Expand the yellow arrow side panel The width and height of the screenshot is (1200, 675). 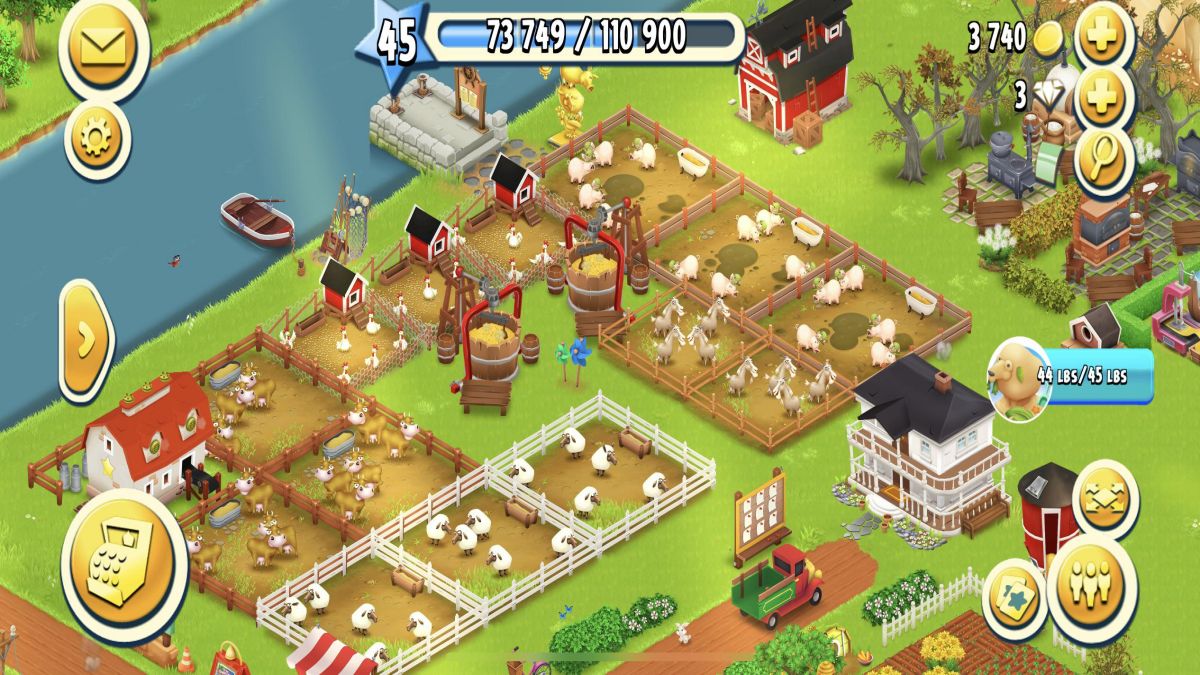[x=87, y=341]
